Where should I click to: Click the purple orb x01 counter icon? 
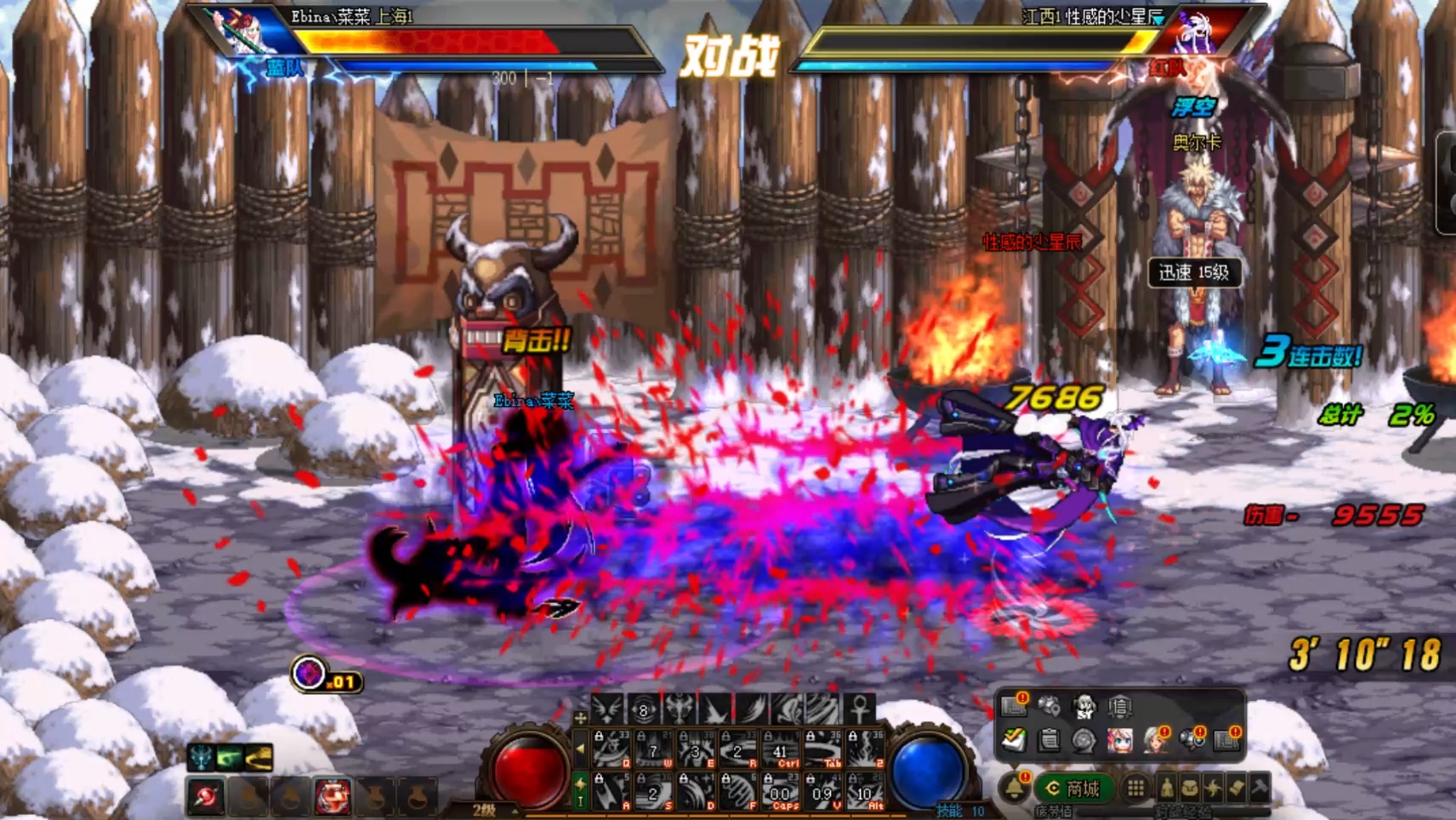coord(310,674)
